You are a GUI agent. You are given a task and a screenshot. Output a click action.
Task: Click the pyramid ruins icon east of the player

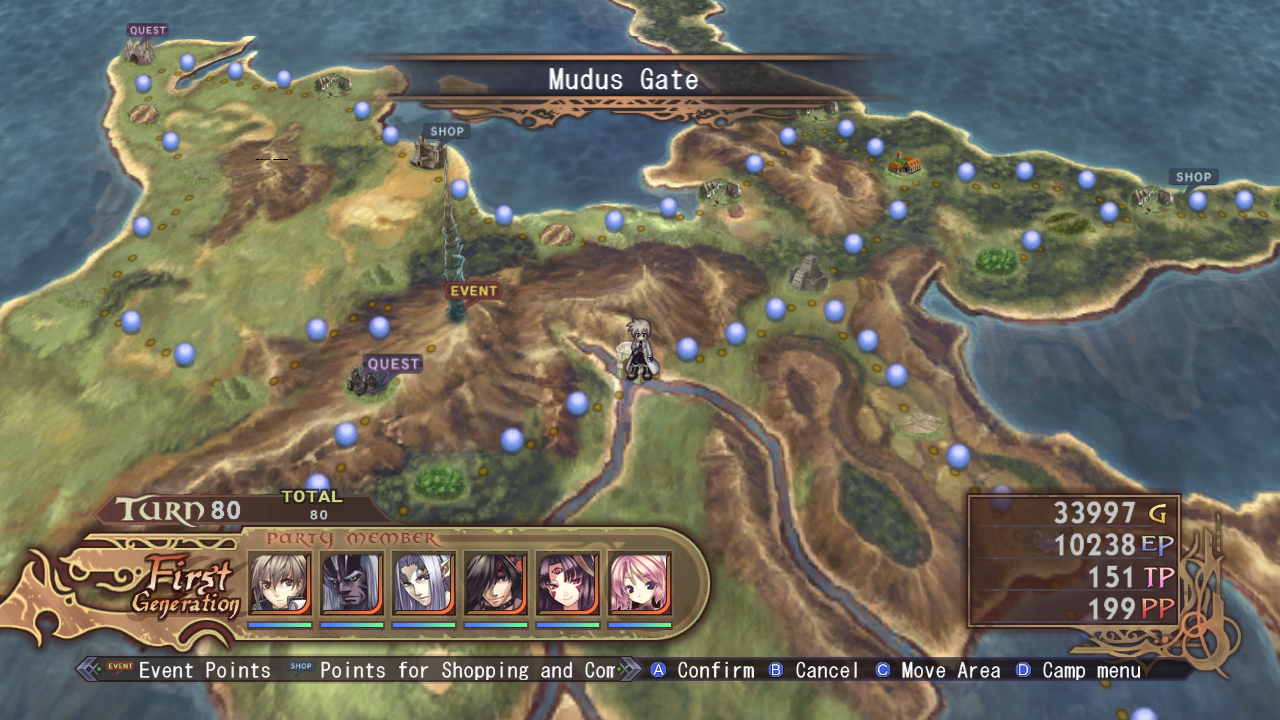(809, 272)
